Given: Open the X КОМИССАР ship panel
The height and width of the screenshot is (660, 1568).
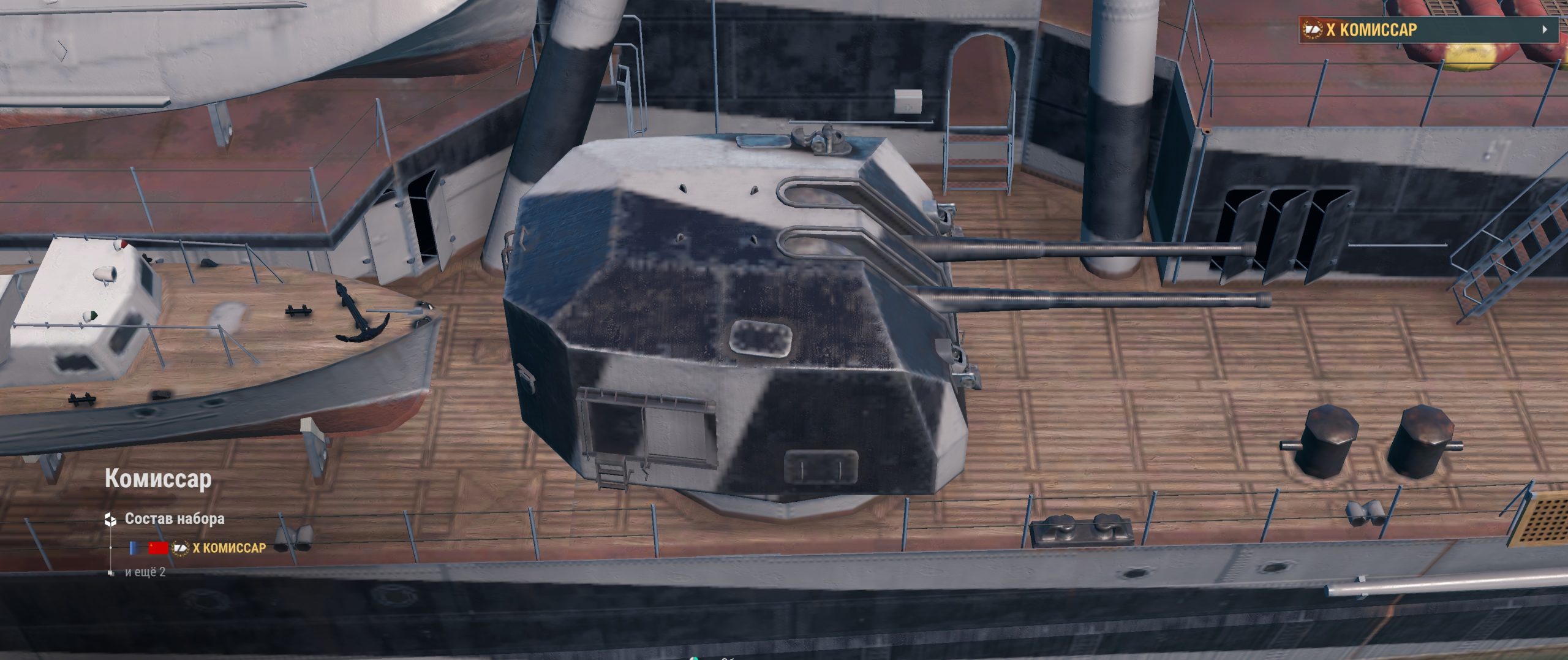Looking at the screenshot, I should (1427, 29).
